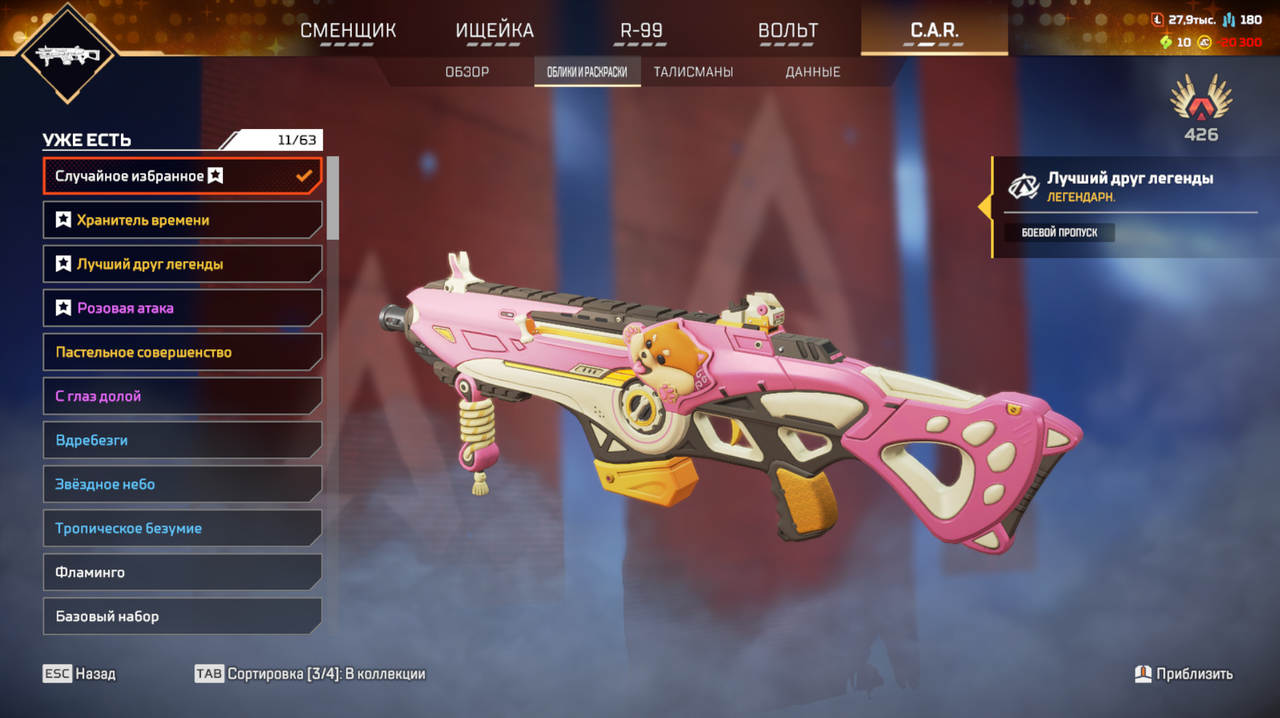Choose the Случайное избранное skin option
1280x718 pixels.
(182, 176)
